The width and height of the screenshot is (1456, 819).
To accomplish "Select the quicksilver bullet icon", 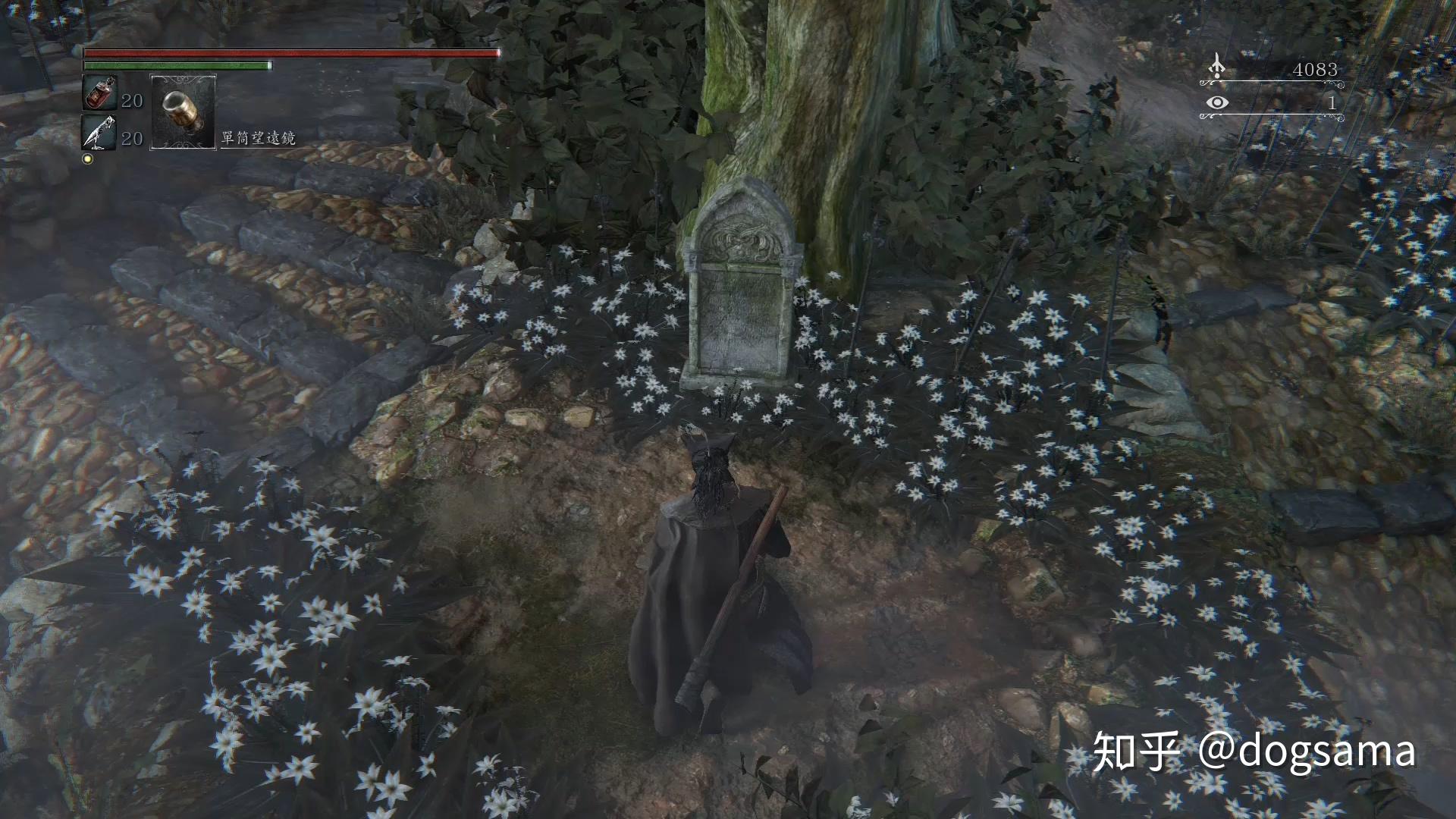I will coord(99,133).
